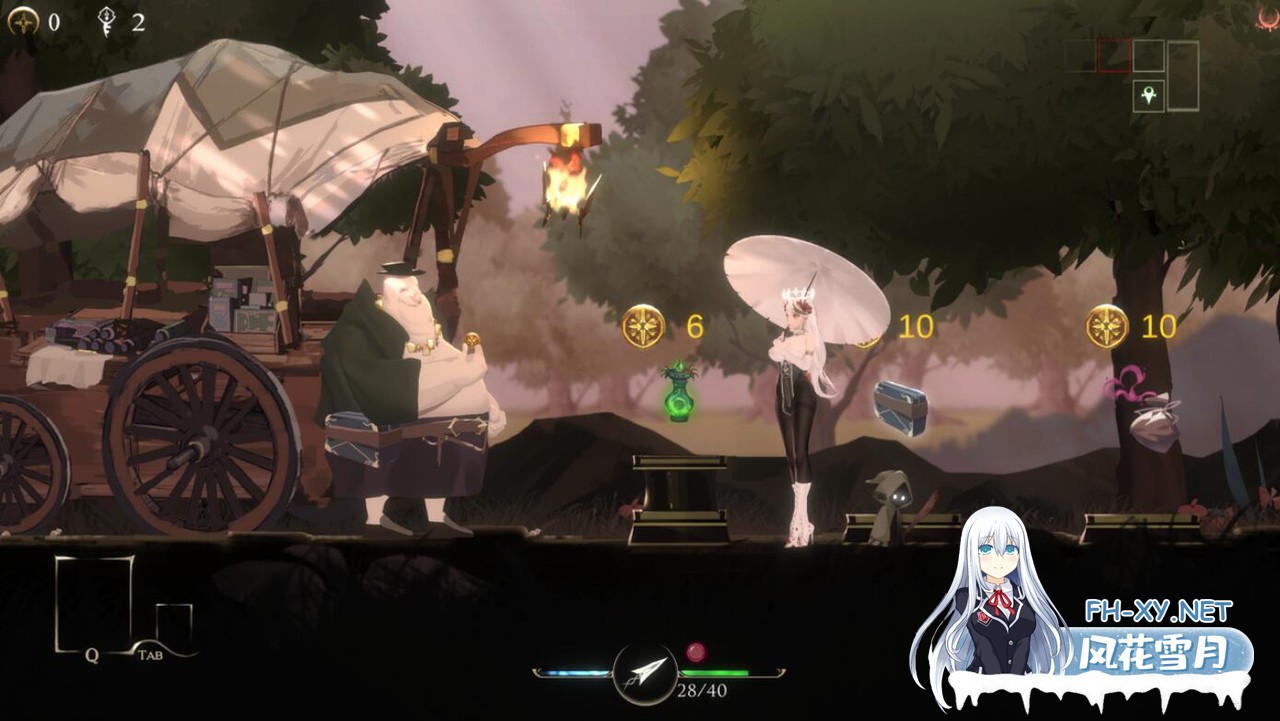Open the FH-XY.NET watermark link
This screenshot has height=721, width=1280.
[x=1158, y=611]
